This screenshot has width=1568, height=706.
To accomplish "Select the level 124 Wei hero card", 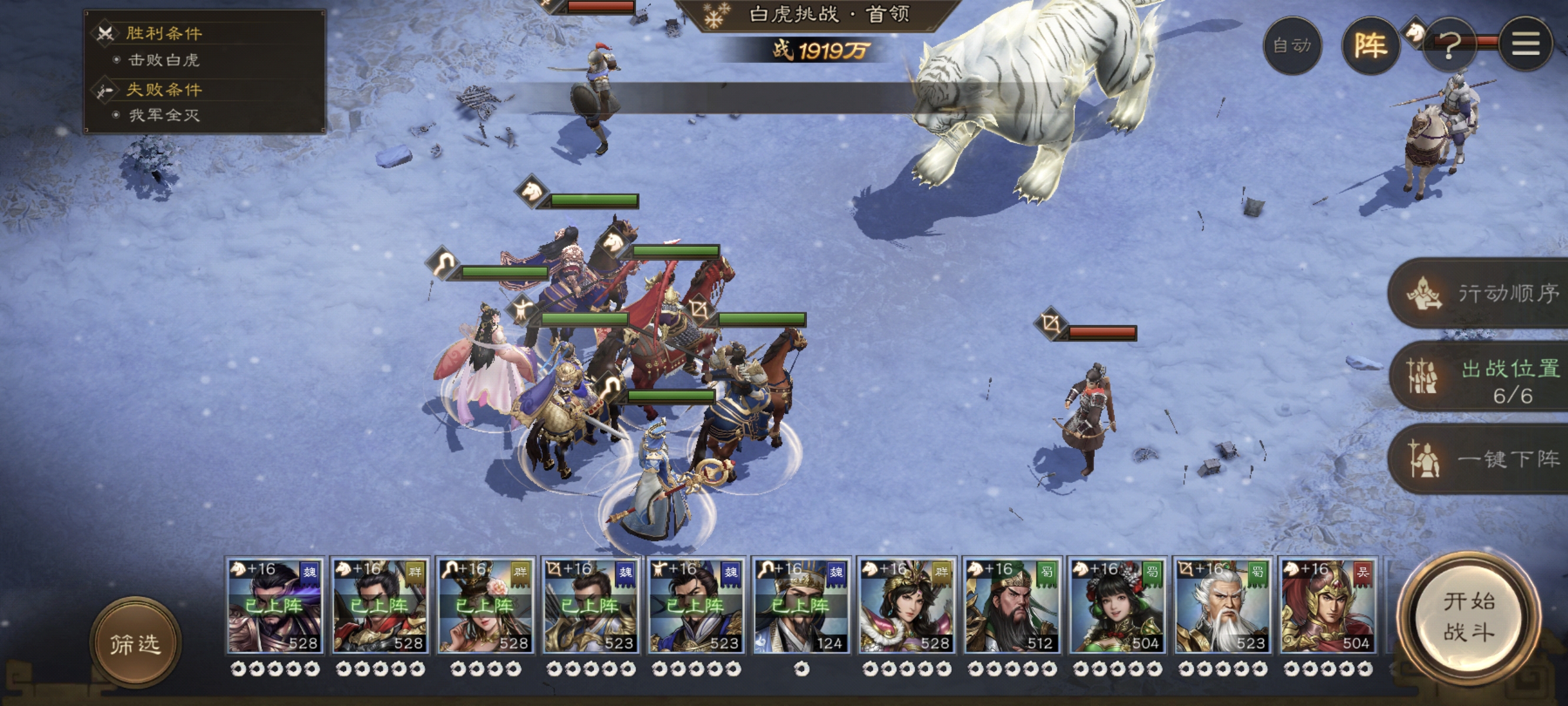I will [x=801, y=606].
